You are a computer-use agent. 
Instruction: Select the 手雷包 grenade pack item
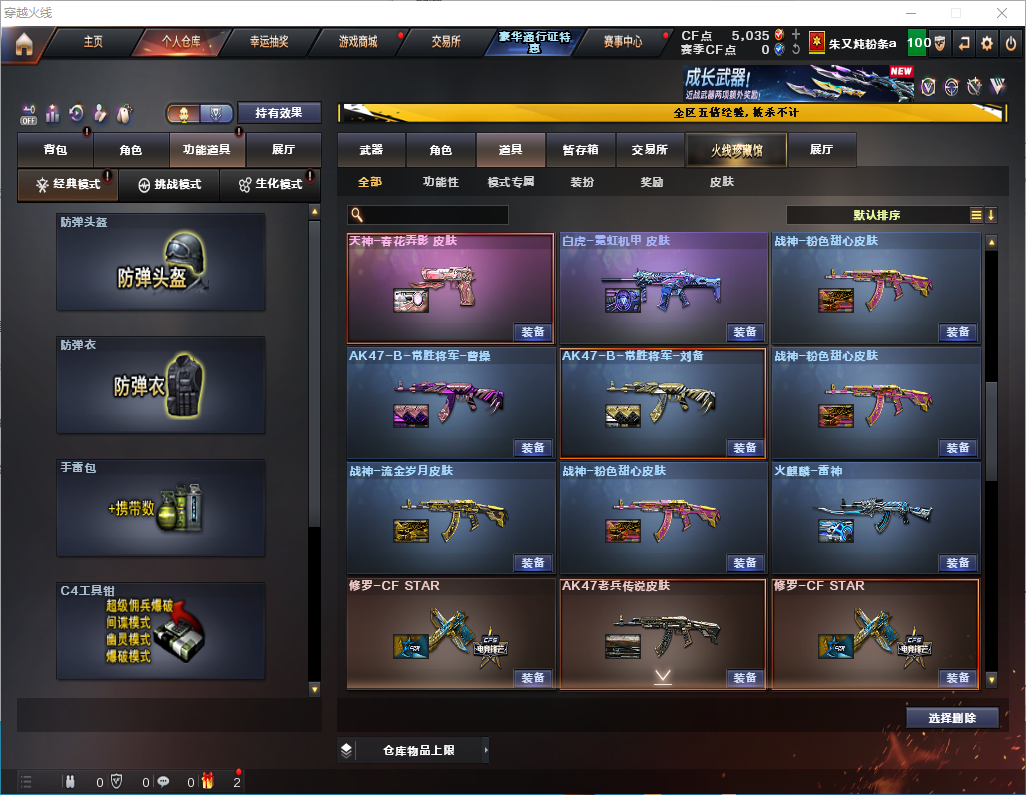click(161, 508)
